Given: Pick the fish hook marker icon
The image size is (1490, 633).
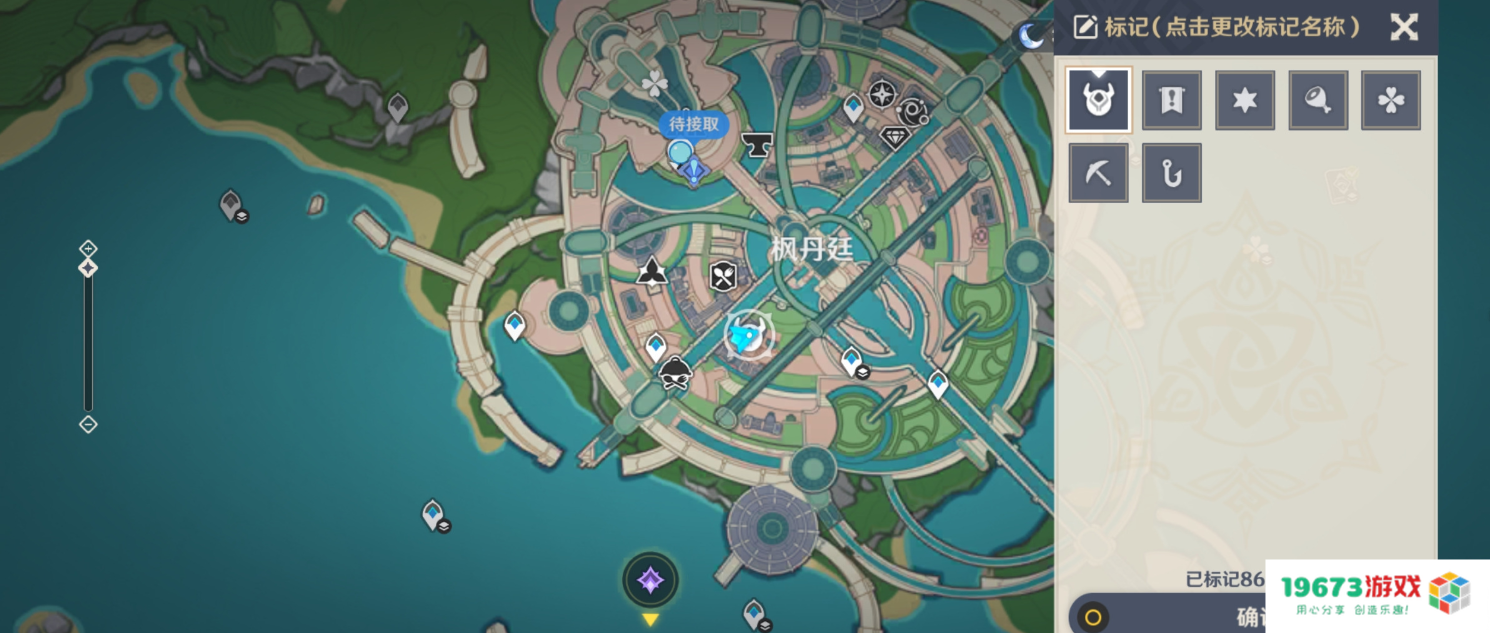Looking at the screenshot, I should pos(1172,173).
